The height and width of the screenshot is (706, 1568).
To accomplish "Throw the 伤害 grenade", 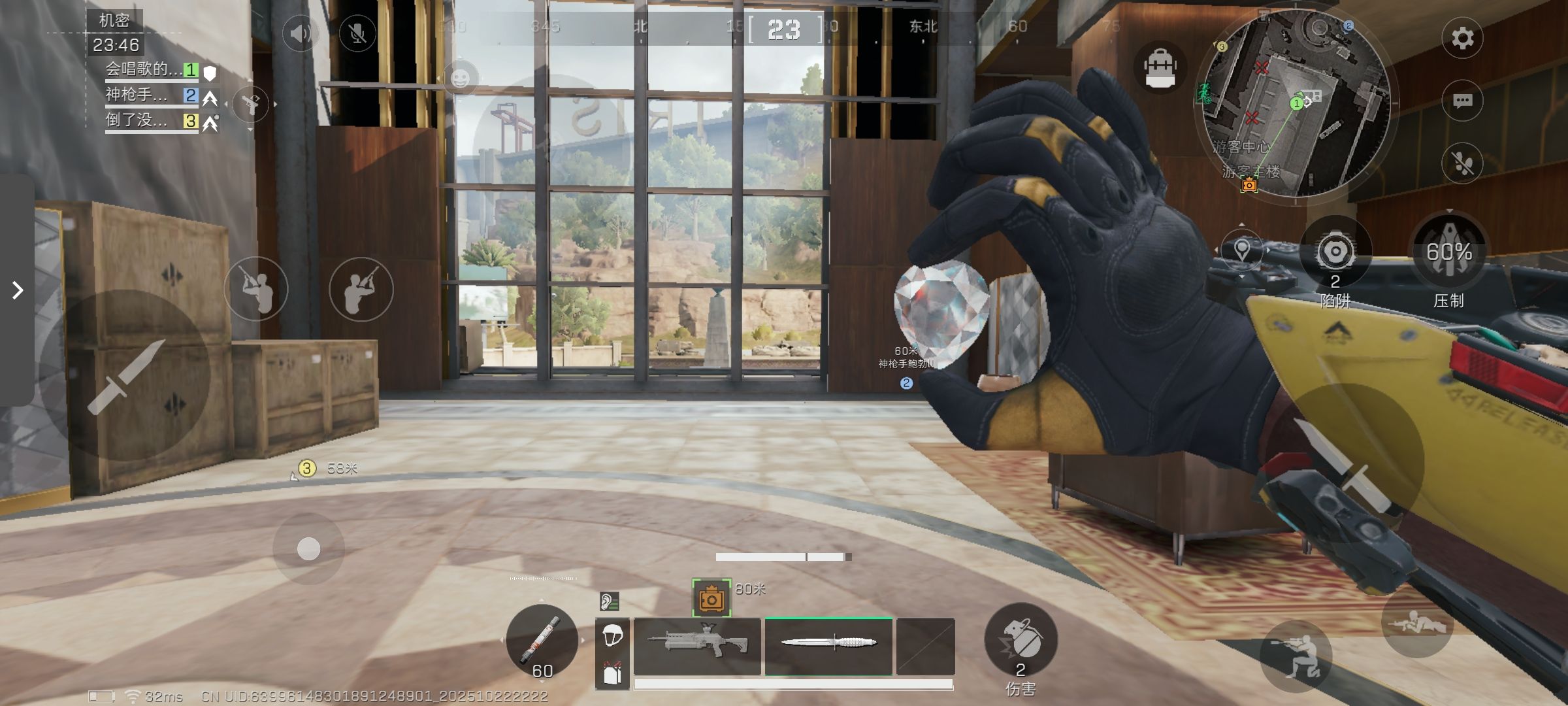I will [x=1021, y=639].
